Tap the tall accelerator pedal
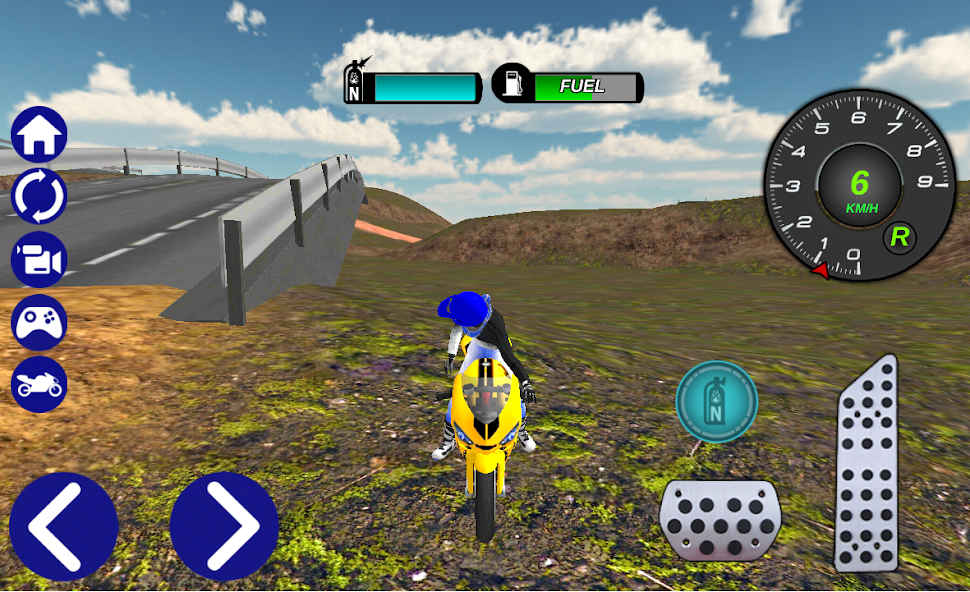 click(866, 465)
